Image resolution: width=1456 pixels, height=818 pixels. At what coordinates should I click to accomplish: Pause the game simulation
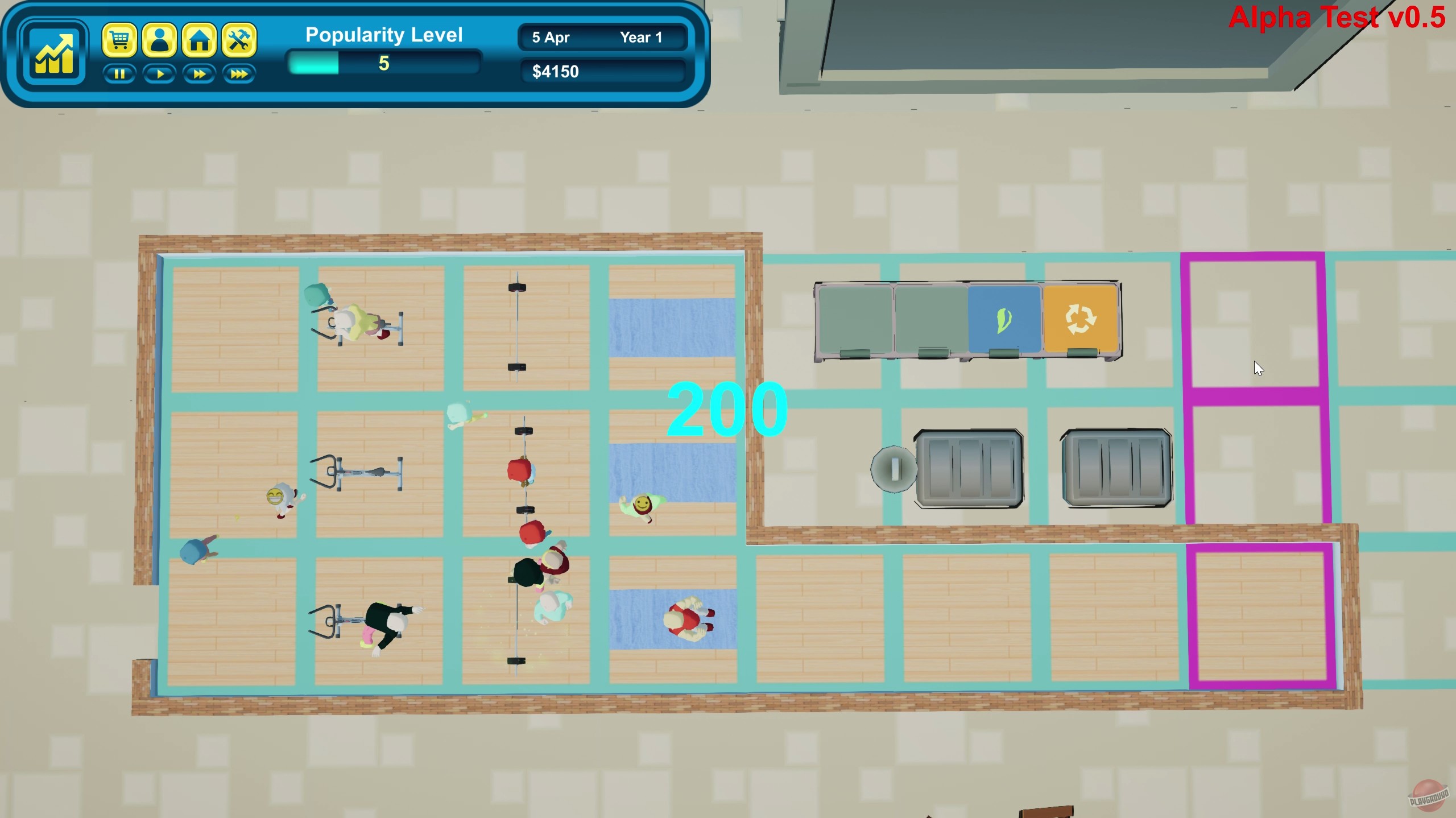point(120,74)
